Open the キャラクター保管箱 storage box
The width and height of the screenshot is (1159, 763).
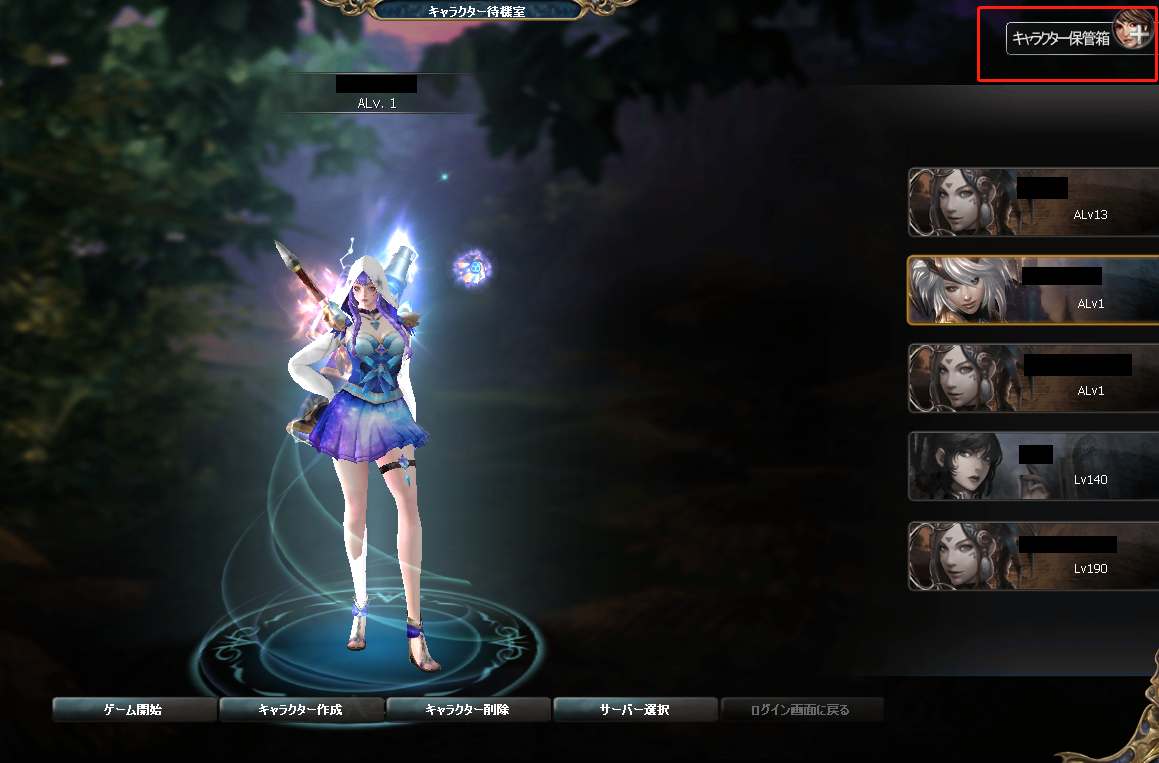[x=1061, y=39]
